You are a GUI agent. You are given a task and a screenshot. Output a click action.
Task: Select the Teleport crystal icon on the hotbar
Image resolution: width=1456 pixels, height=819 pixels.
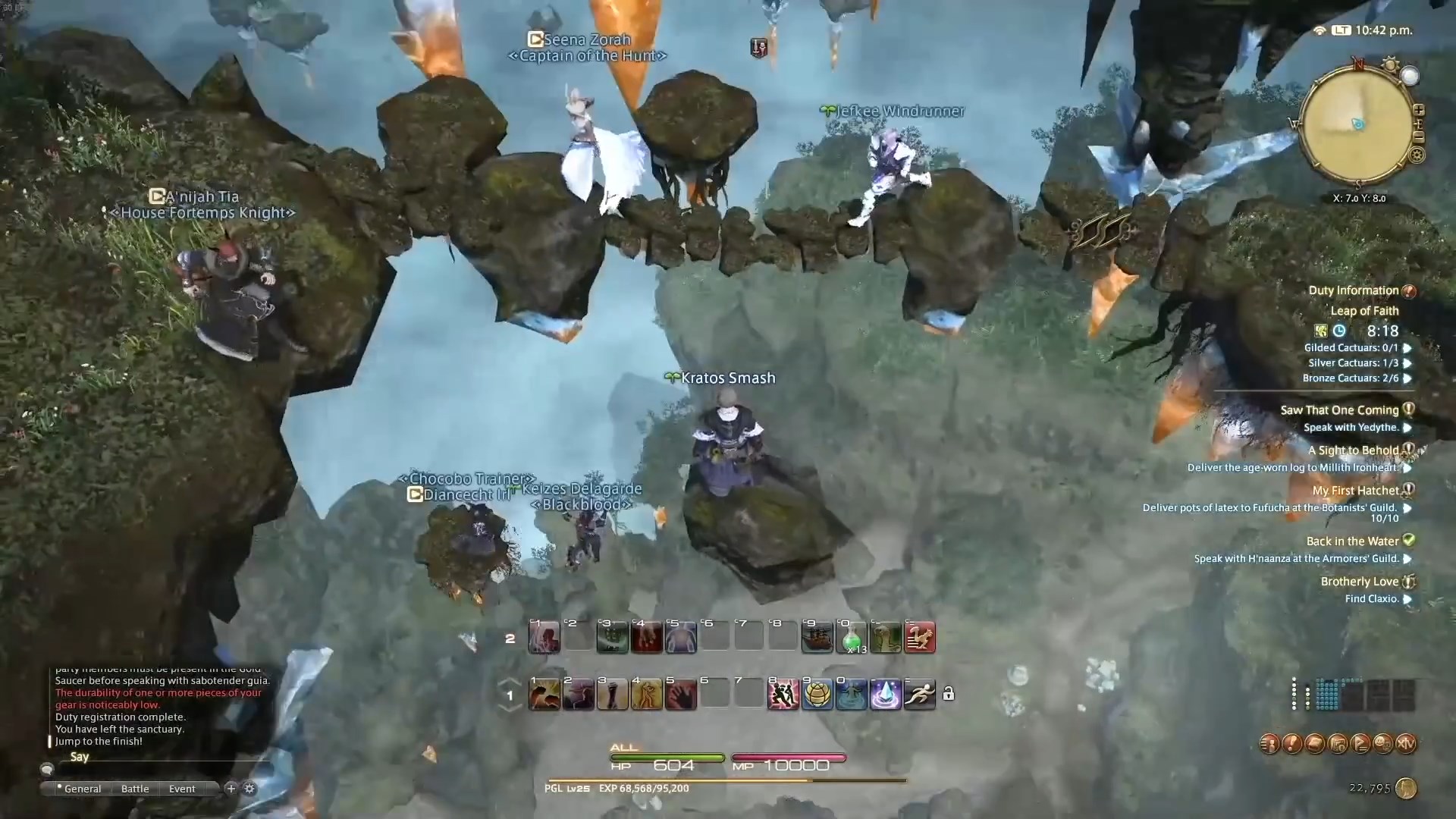pos(885,694)
